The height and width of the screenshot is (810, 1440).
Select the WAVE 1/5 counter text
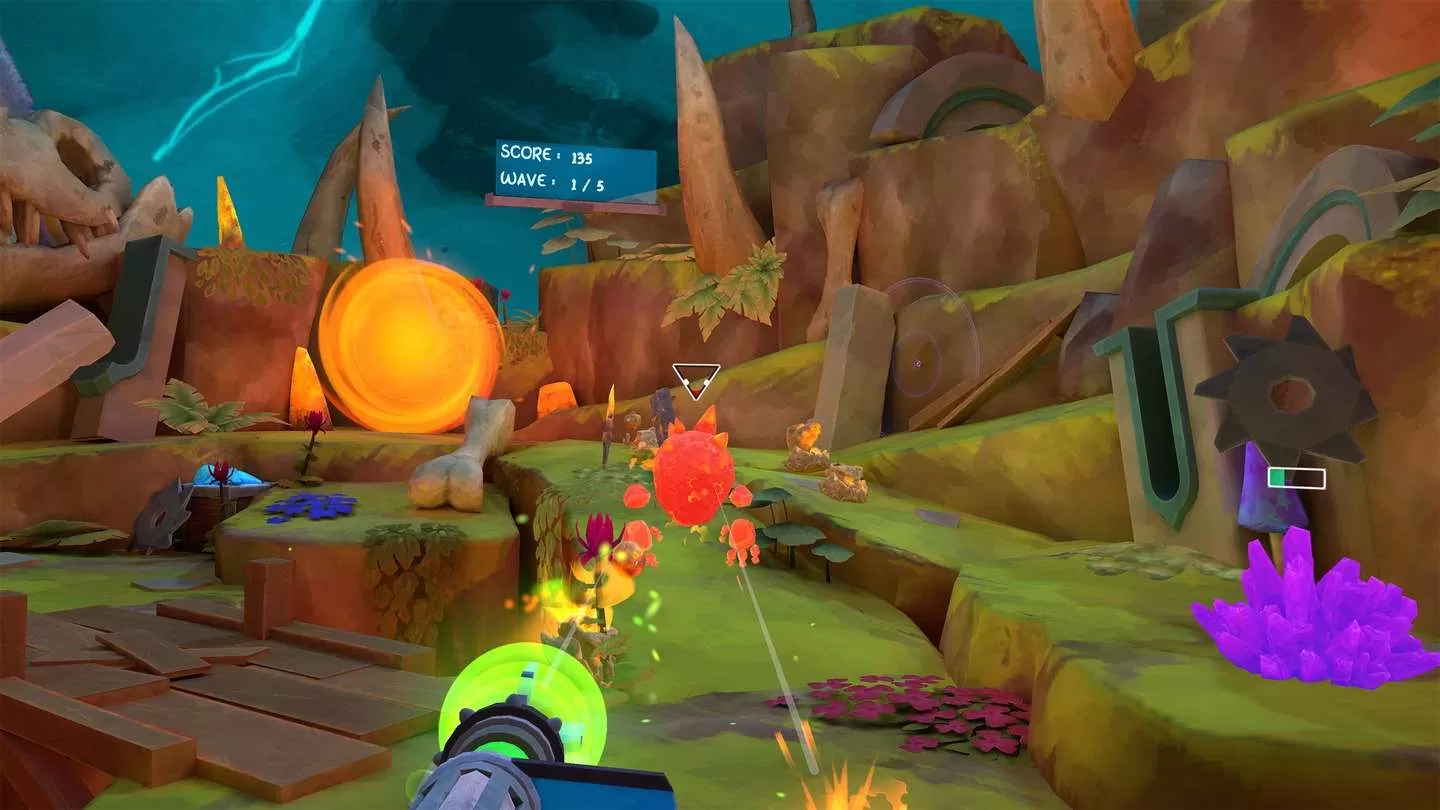click(x=545, y=184)
